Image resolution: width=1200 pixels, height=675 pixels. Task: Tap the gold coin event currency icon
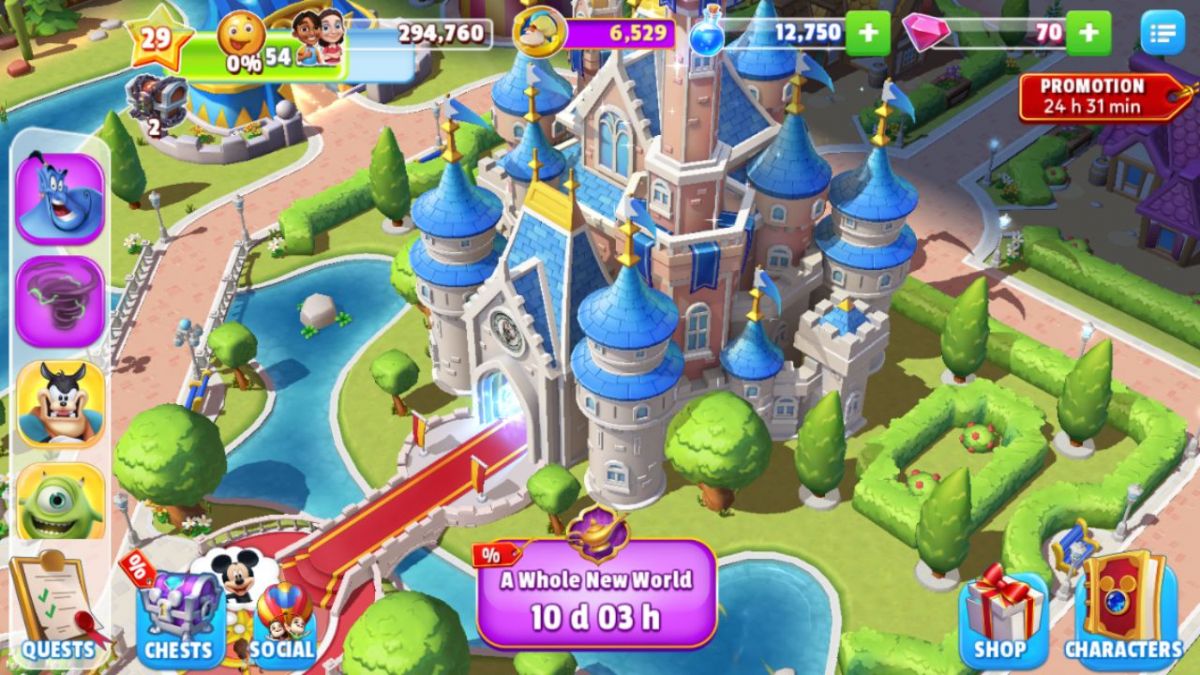(x=540, y=32)
